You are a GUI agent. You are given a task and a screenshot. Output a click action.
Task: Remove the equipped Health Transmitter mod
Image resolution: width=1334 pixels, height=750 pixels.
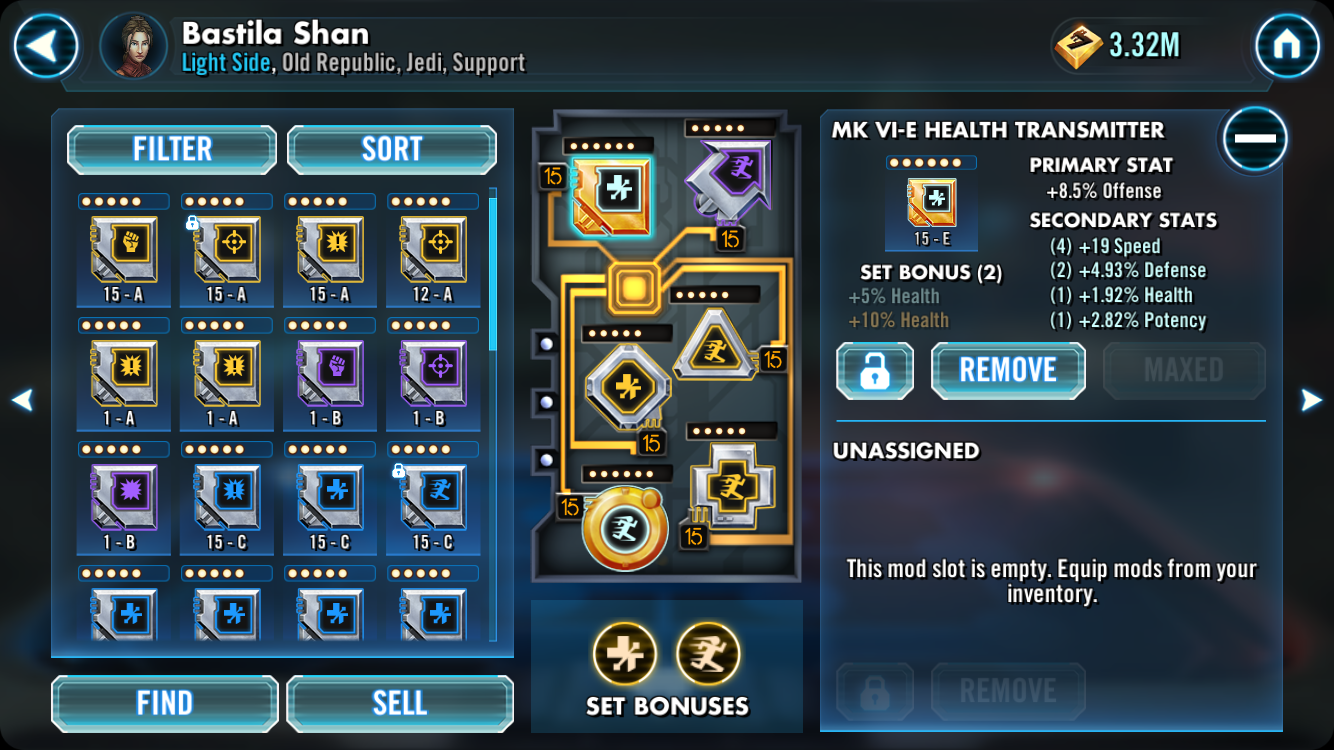point(1007,370)
